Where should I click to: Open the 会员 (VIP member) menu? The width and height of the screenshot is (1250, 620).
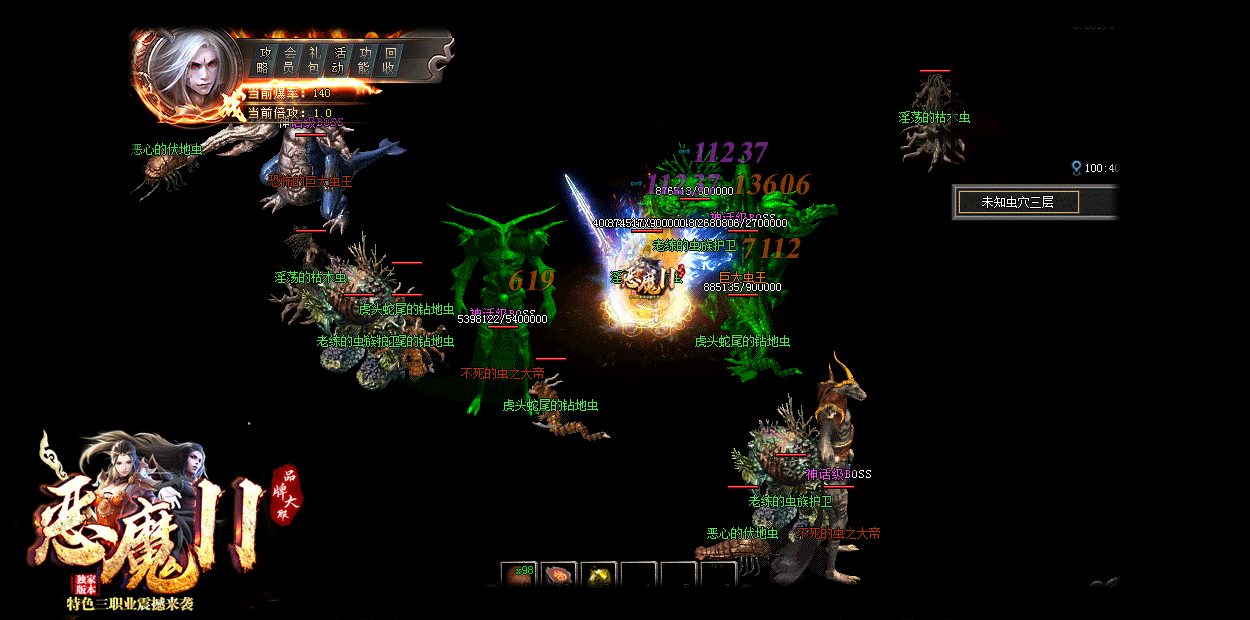(289, 60)
